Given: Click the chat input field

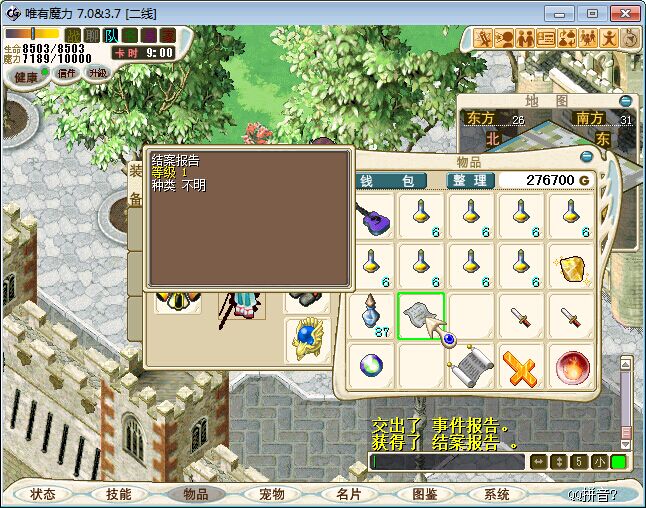Looking at the screenshot, I should [447, 462].
